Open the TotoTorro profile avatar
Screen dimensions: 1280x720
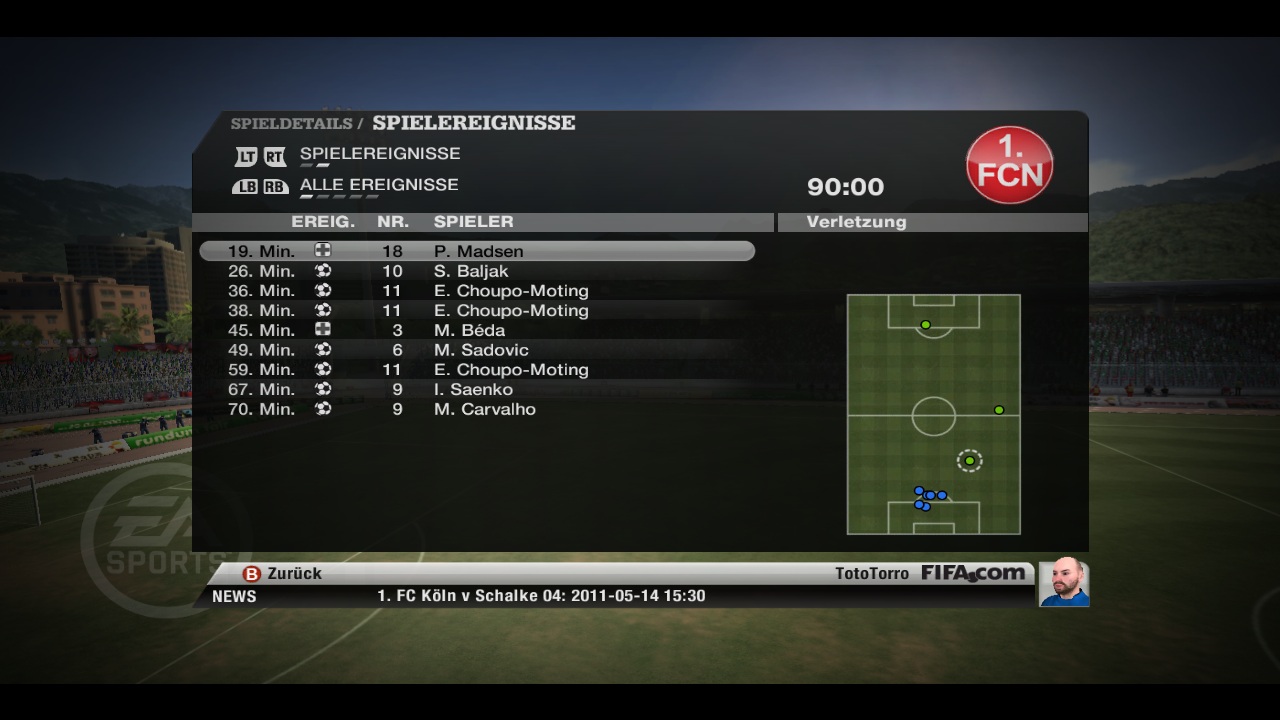tap(1063, 582)
